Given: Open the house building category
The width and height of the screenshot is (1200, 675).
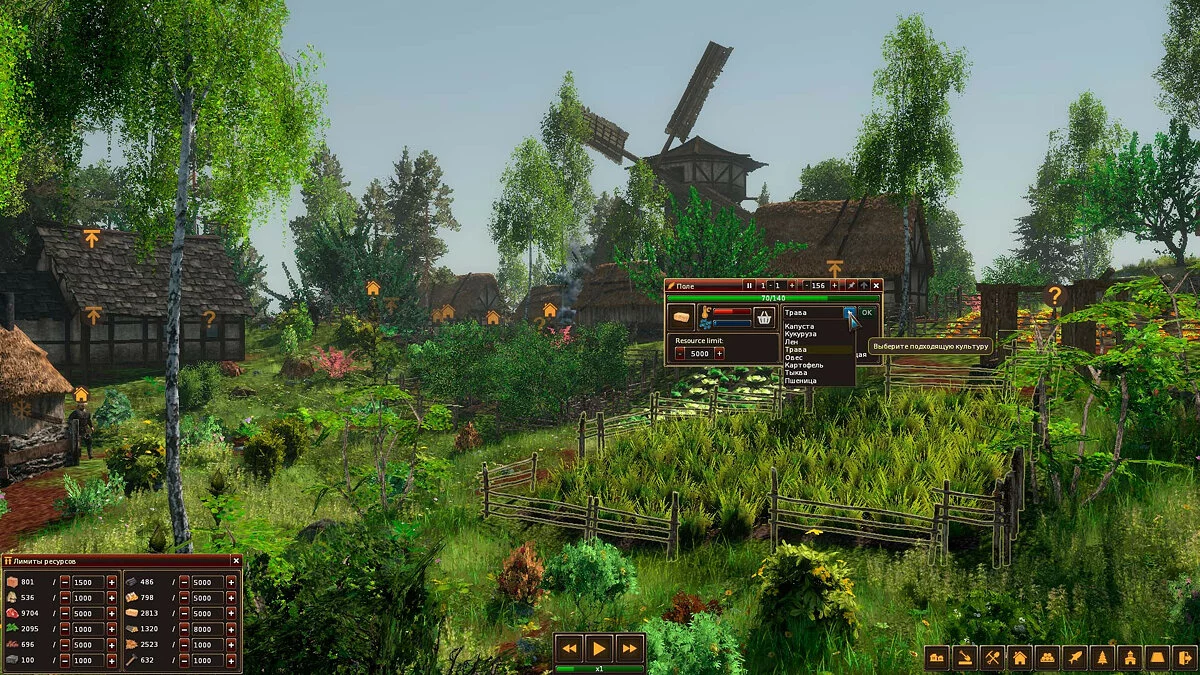Looking at the screenshot, I should pos(1019,657).
